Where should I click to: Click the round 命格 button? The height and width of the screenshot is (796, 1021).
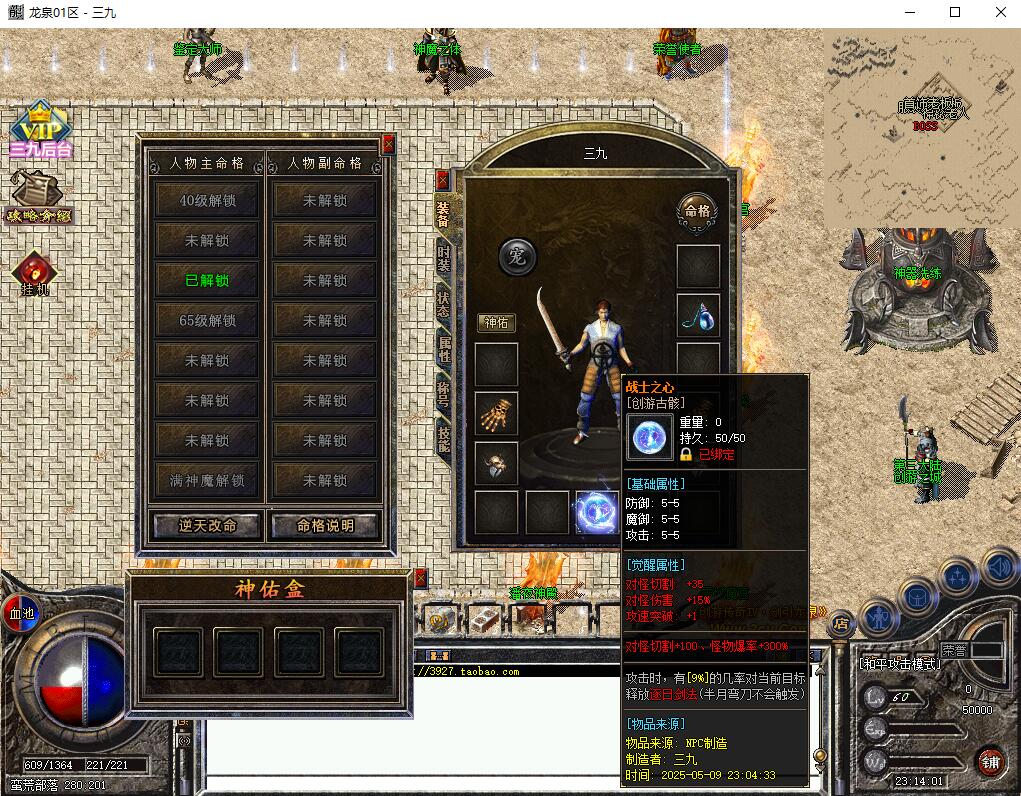(x=697, y=211)
